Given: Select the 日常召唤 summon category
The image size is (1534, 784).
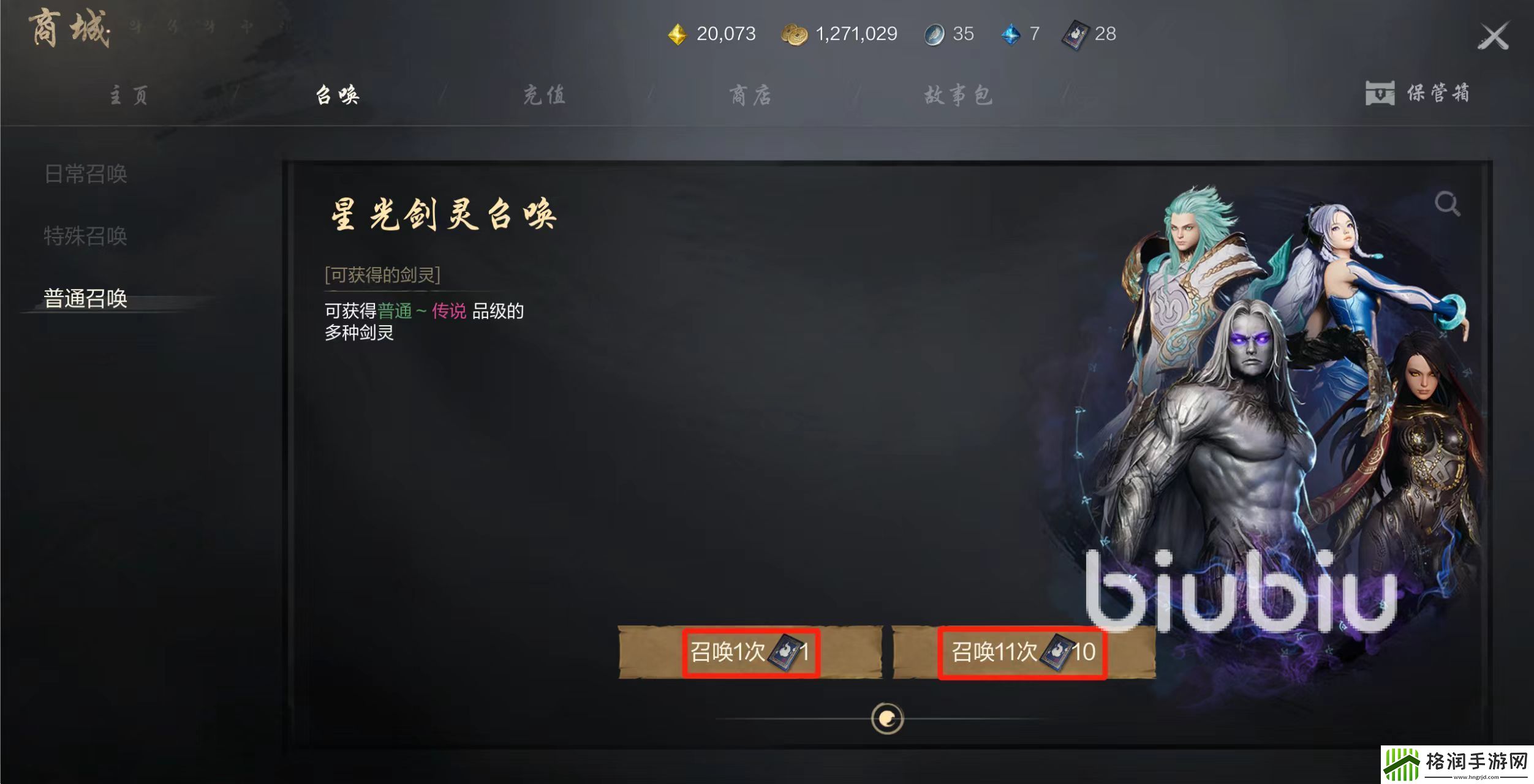Looking at the screenshot, I should [86, 175].
